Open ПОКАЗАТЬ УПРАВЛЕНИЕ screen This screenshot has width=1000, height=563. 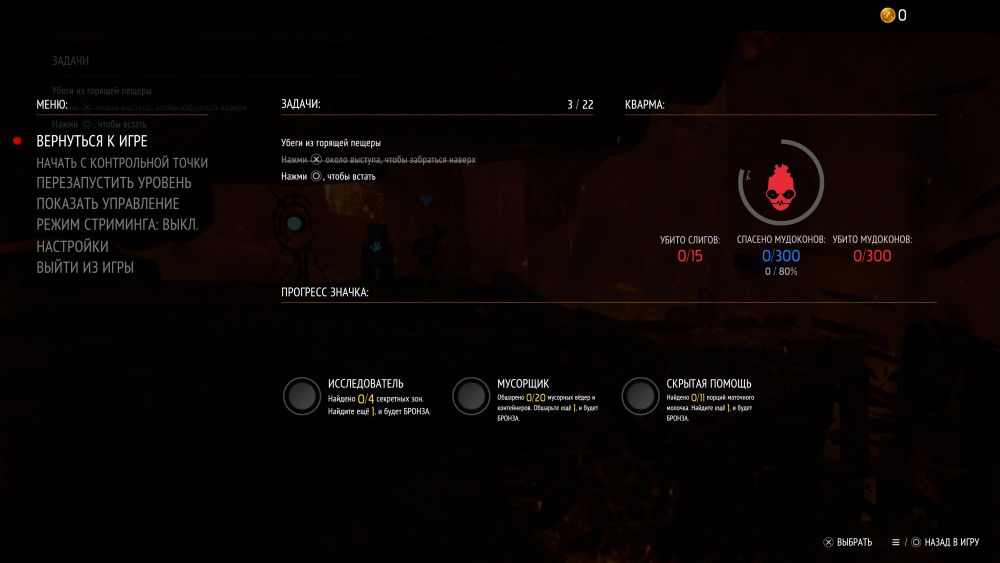(108, 204)
